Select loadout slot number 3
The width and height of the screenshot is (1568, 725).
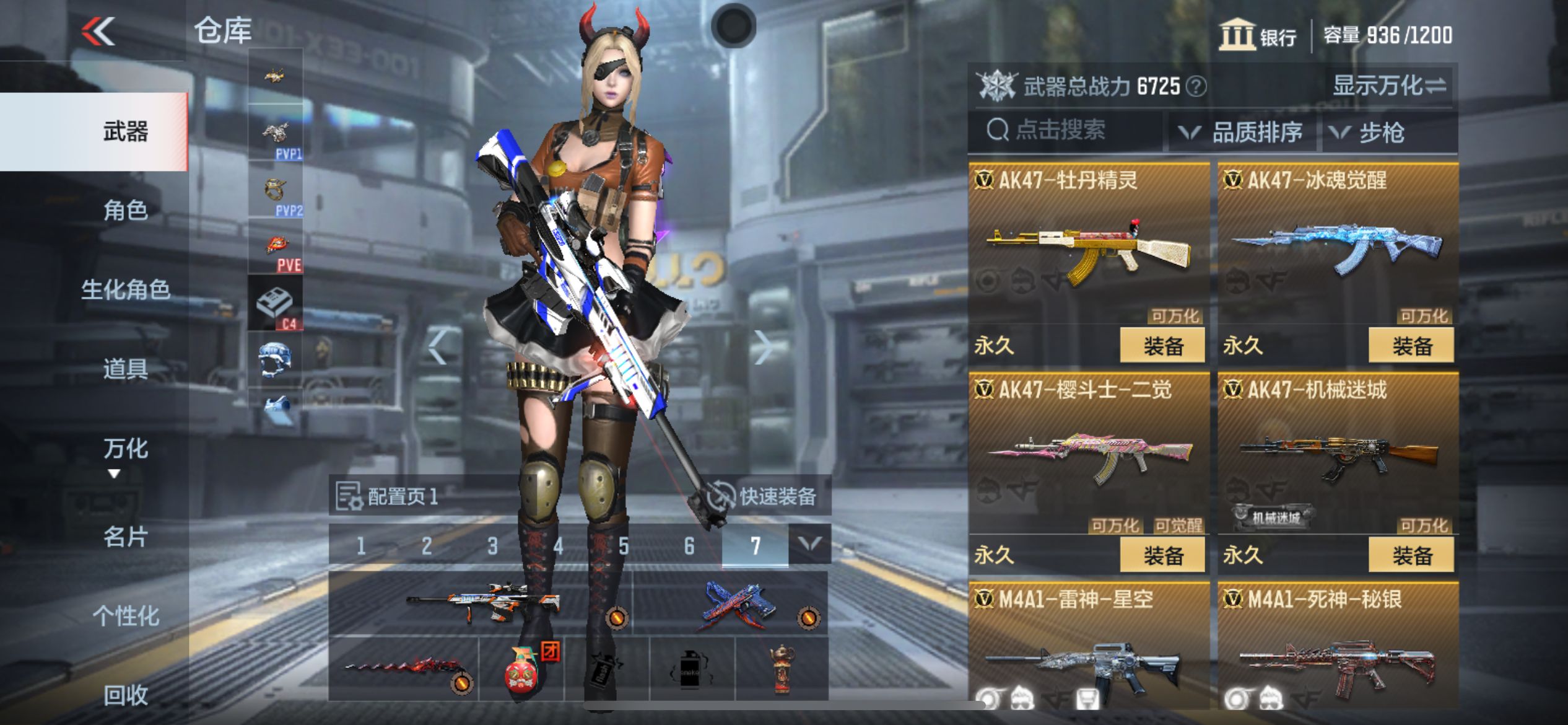pyautogui.click(x=492, y=546)
